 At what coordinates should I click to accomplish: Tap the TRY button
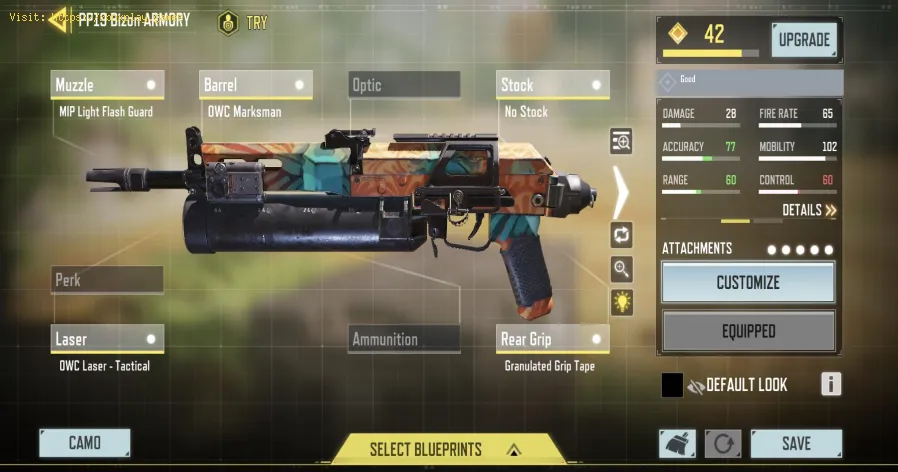(243, 21)
